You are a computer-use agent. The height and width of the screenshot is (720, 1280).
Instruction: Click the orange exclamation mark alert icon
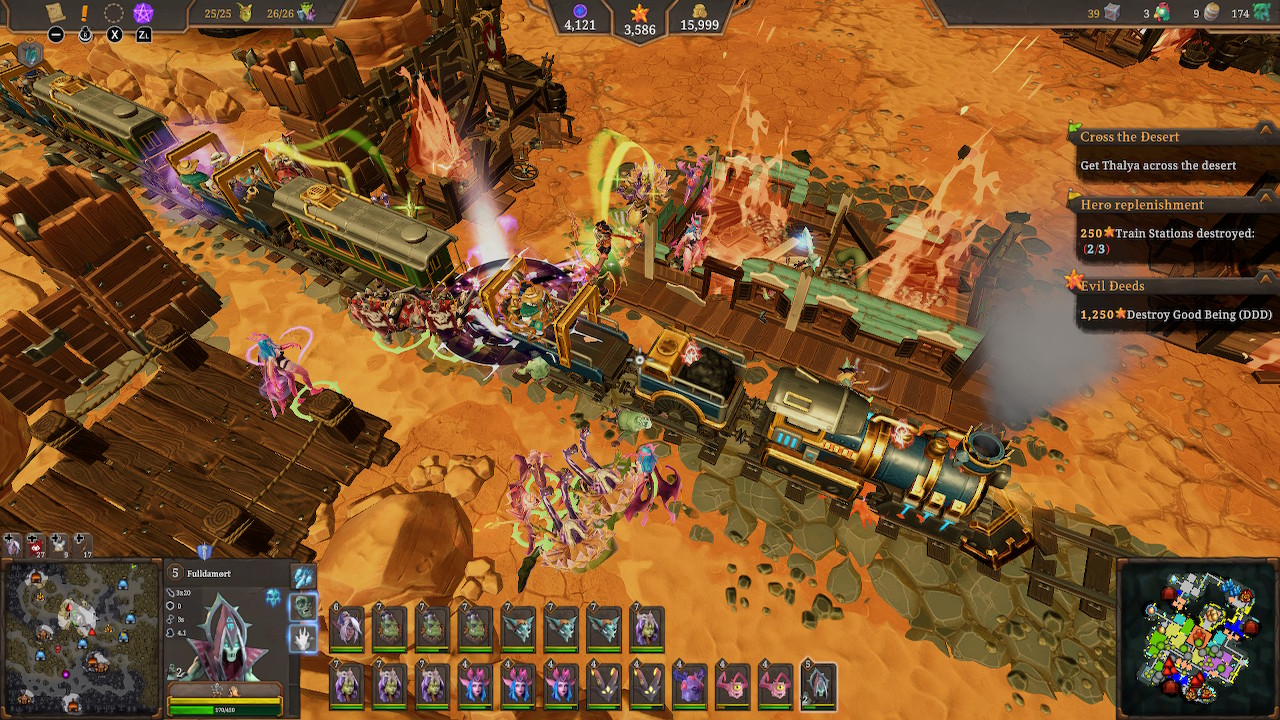click(84, 12)
